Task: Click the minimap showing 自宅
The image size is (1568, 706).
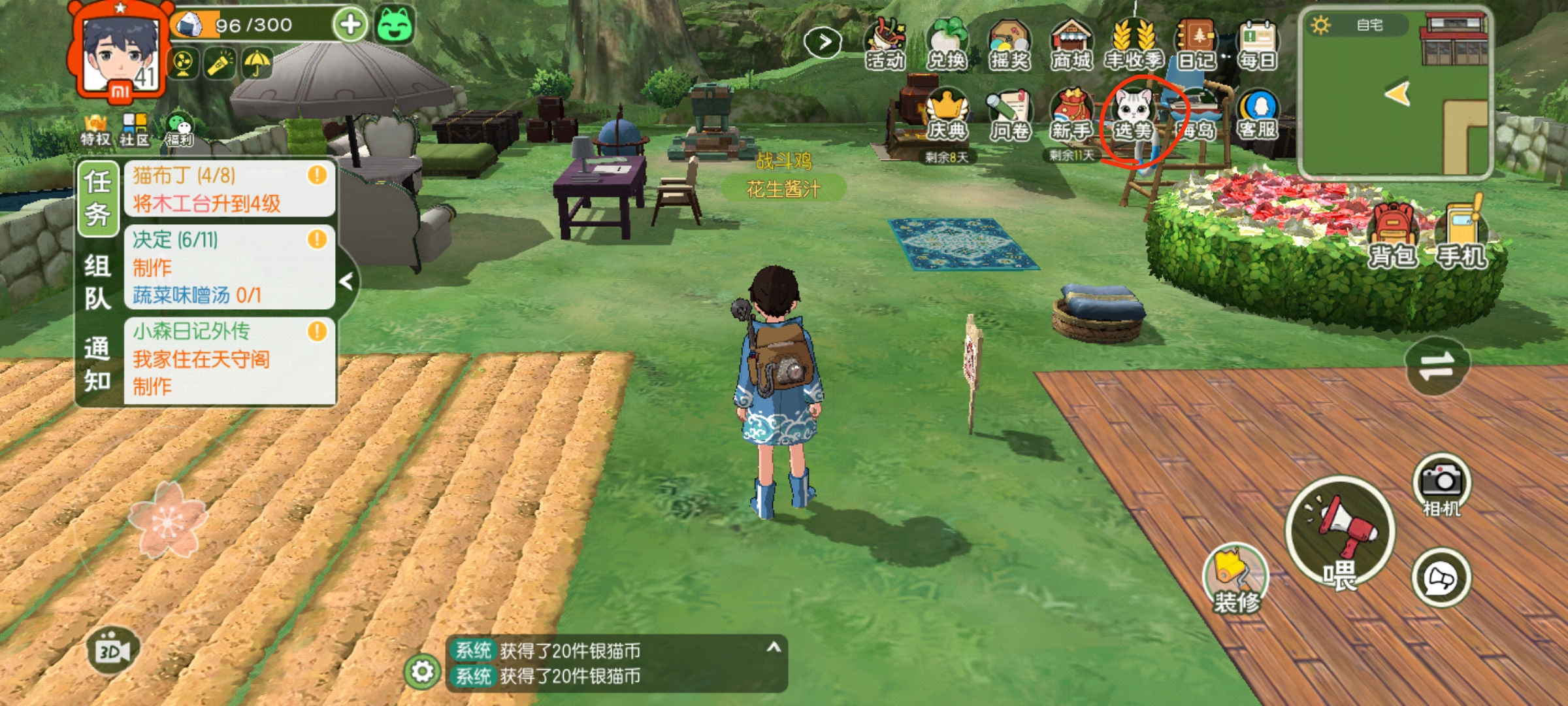Action: [1396, 93]
